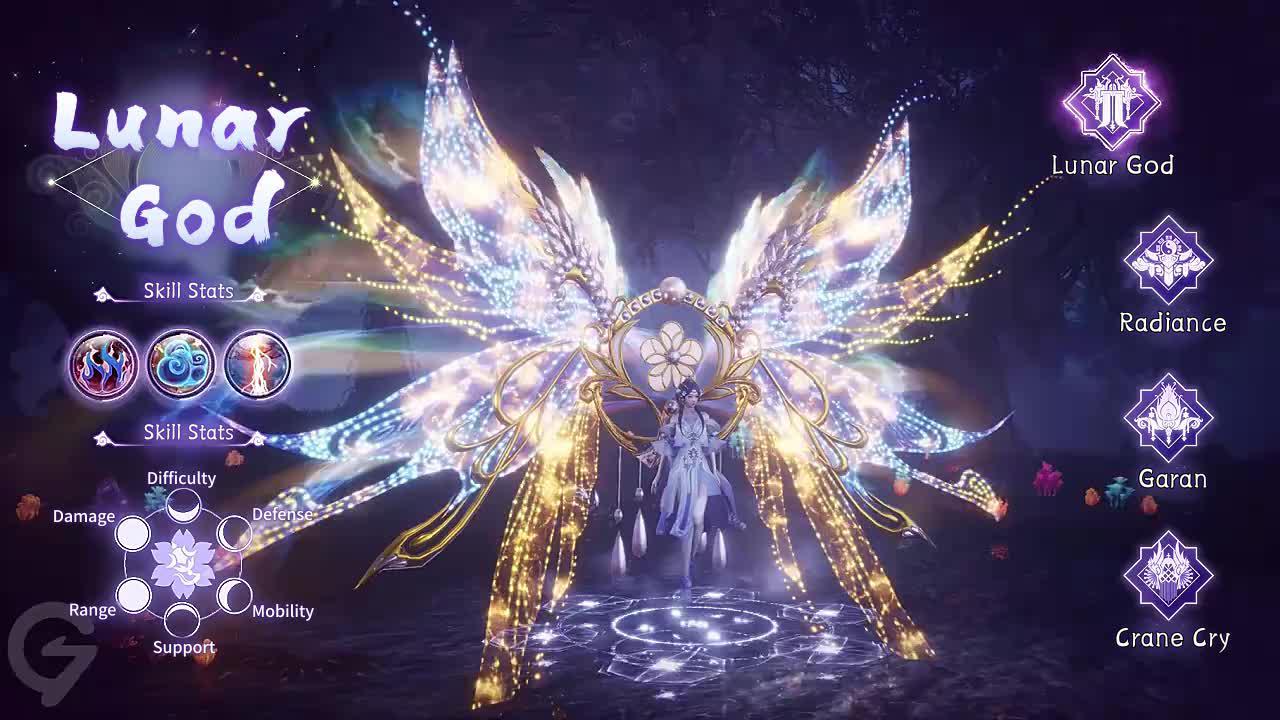This screenshot has width=1280, height=720.
Task: Click the Lunar God label
Action: (1112, 166)
